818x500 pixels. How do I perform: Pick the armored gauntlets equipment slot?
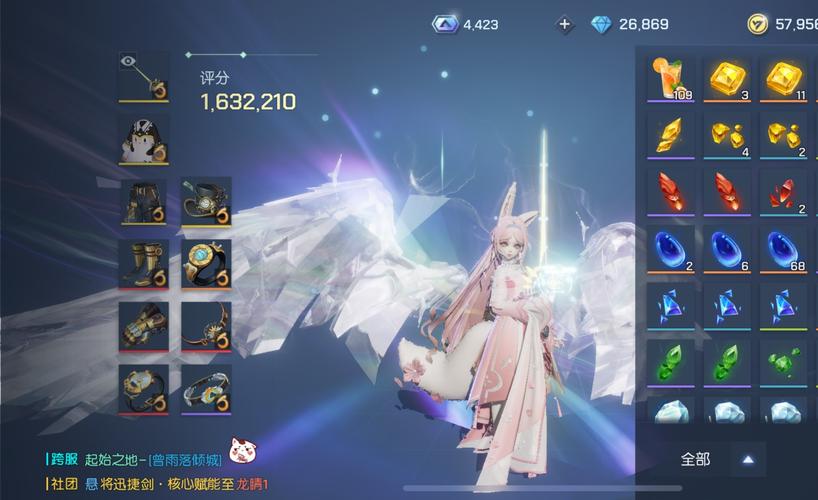[144, 326]
